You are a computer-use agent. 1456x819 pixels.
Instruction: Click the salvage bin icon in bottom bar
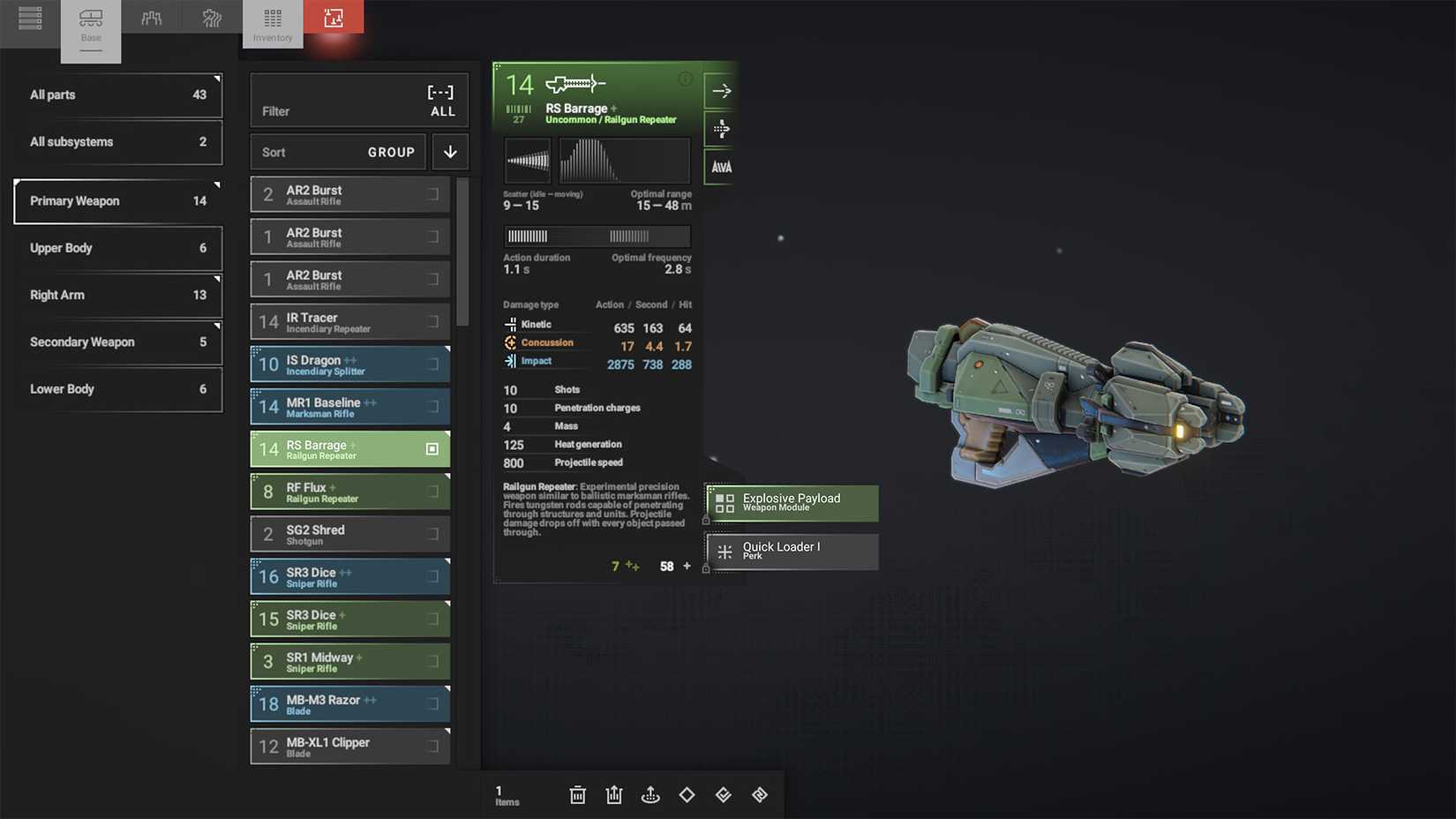click(x=614, y=794)
